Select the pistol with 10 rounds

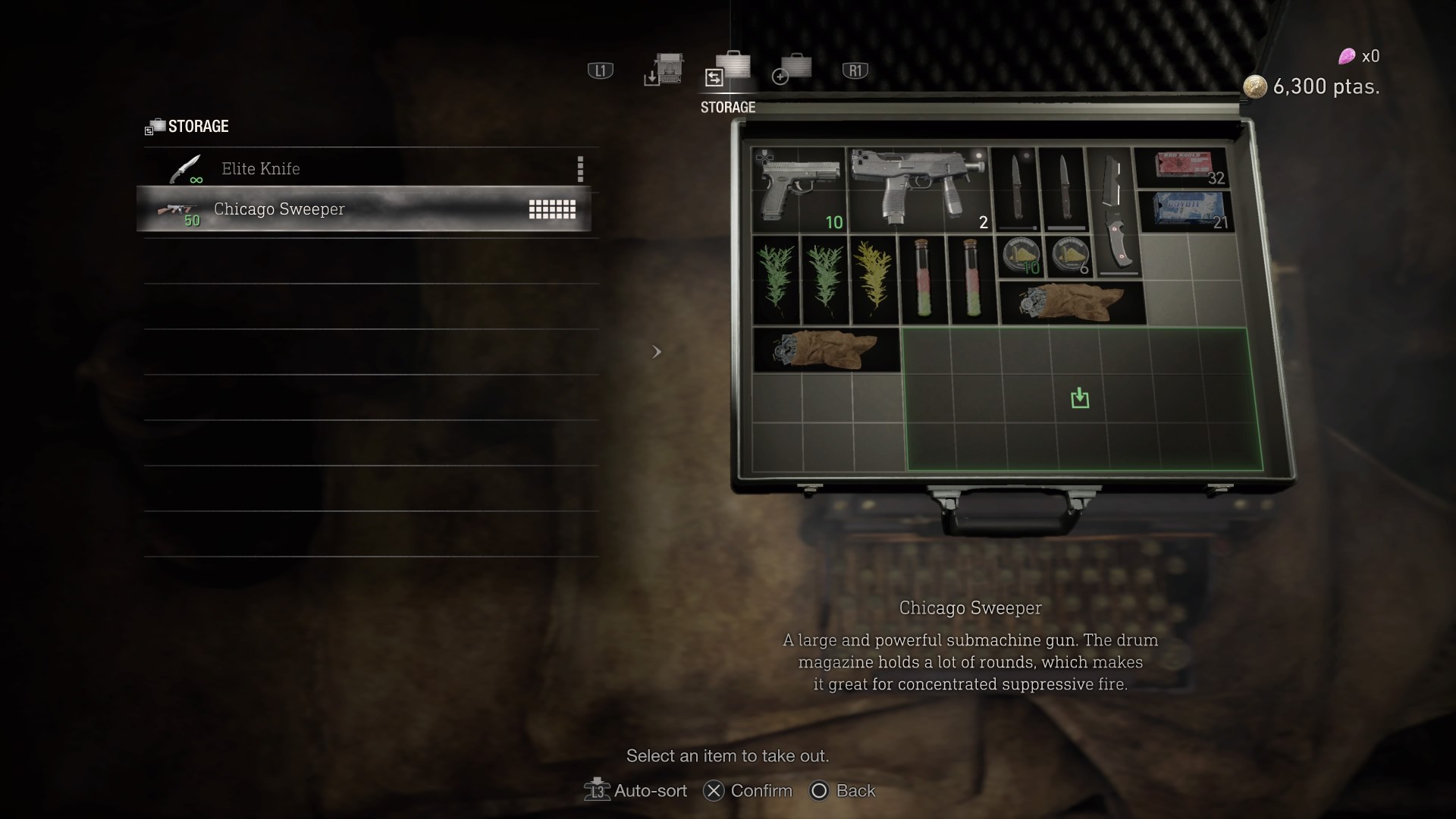(796, 190)
